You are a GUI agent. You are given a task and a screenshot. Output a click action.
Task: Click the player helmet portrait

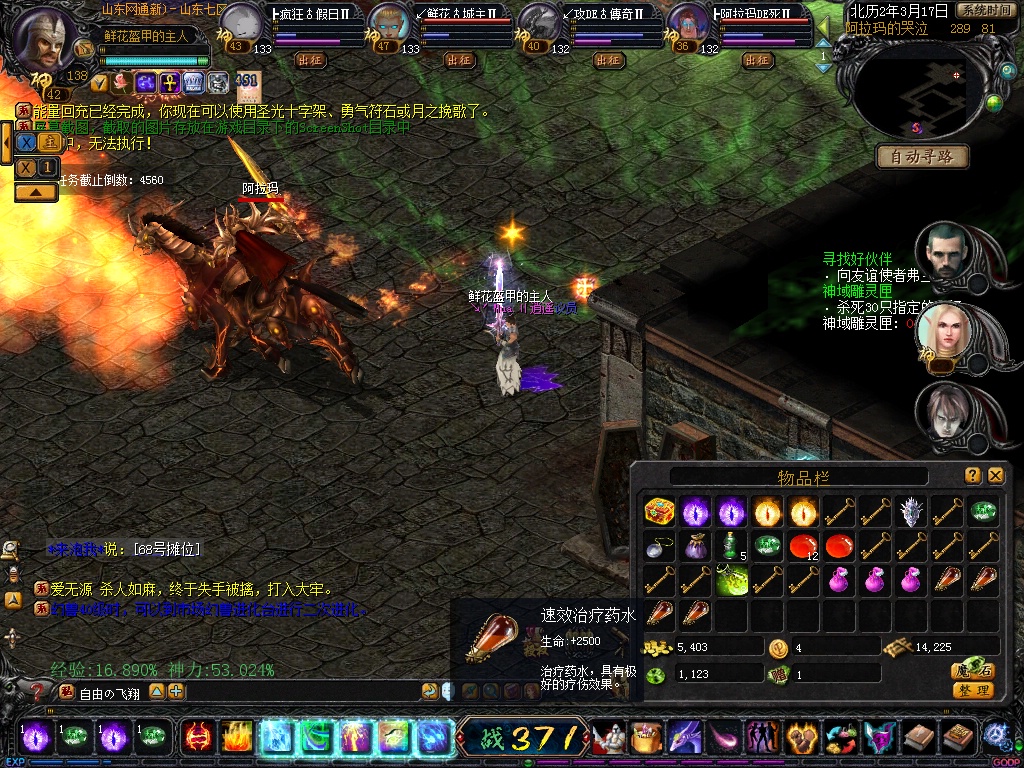tap(44, 38)
